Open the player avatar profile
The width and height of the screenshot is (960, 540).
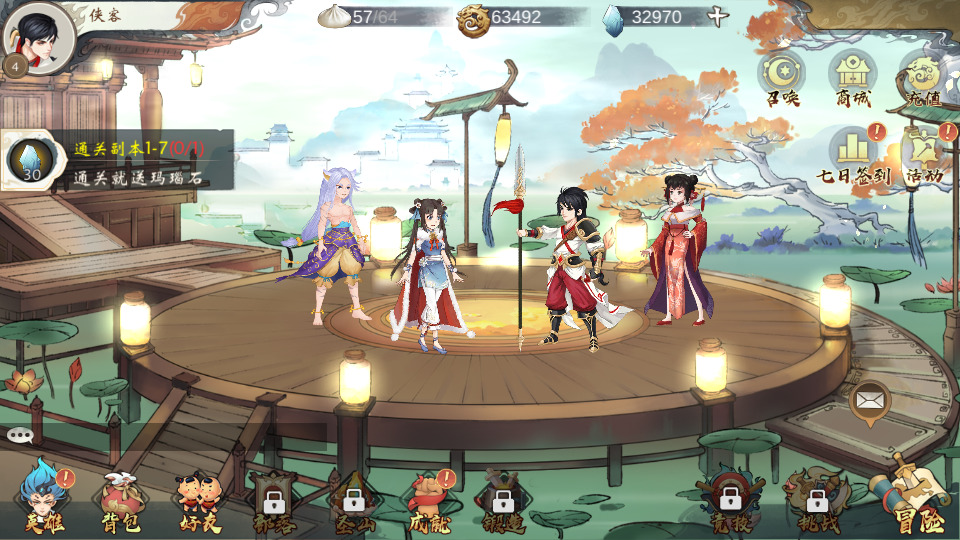pyautogui.click(x=38, y=38)
